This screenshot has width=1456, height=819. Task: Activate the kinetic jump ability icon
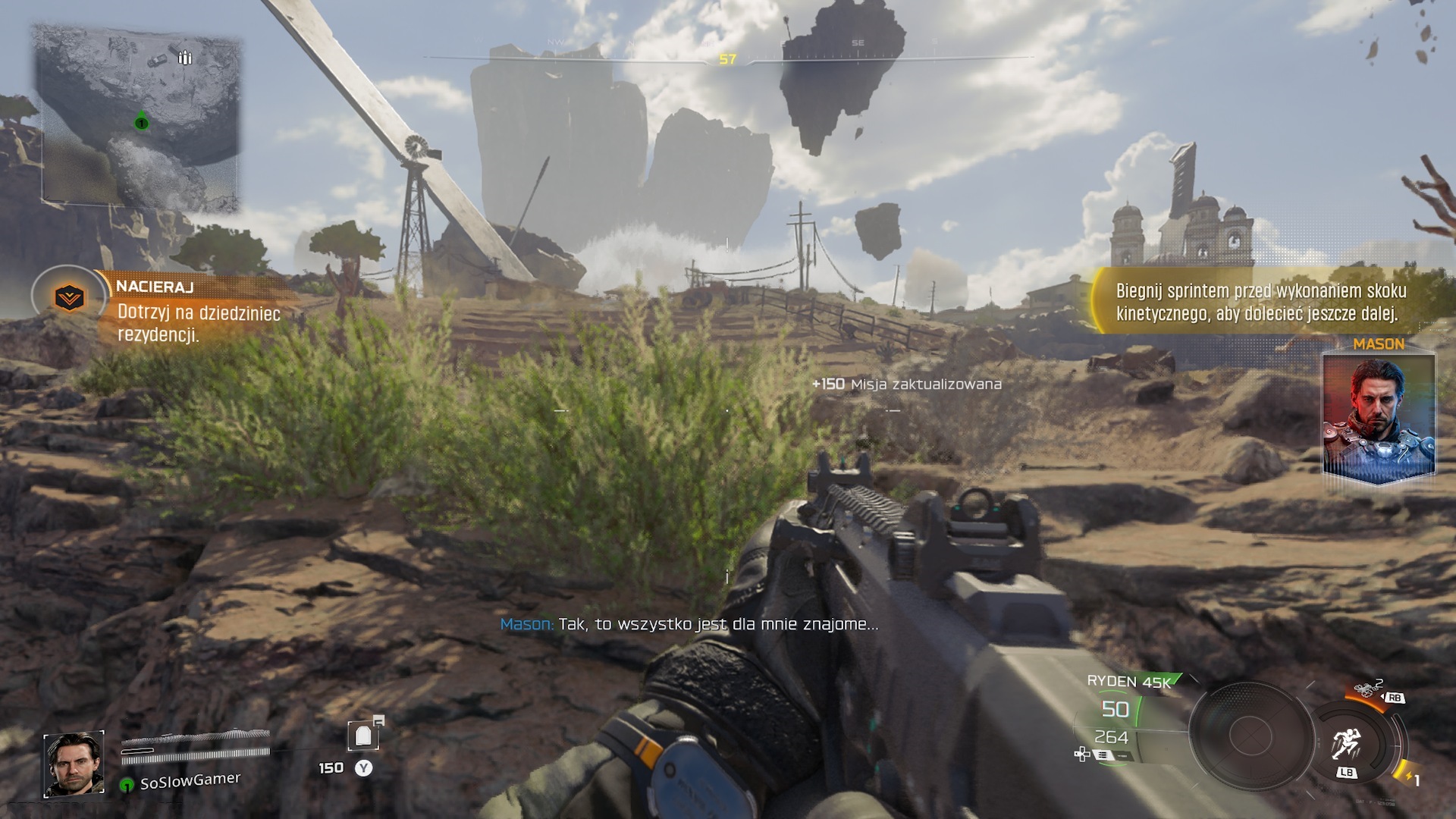click(x=1346, y=742)
